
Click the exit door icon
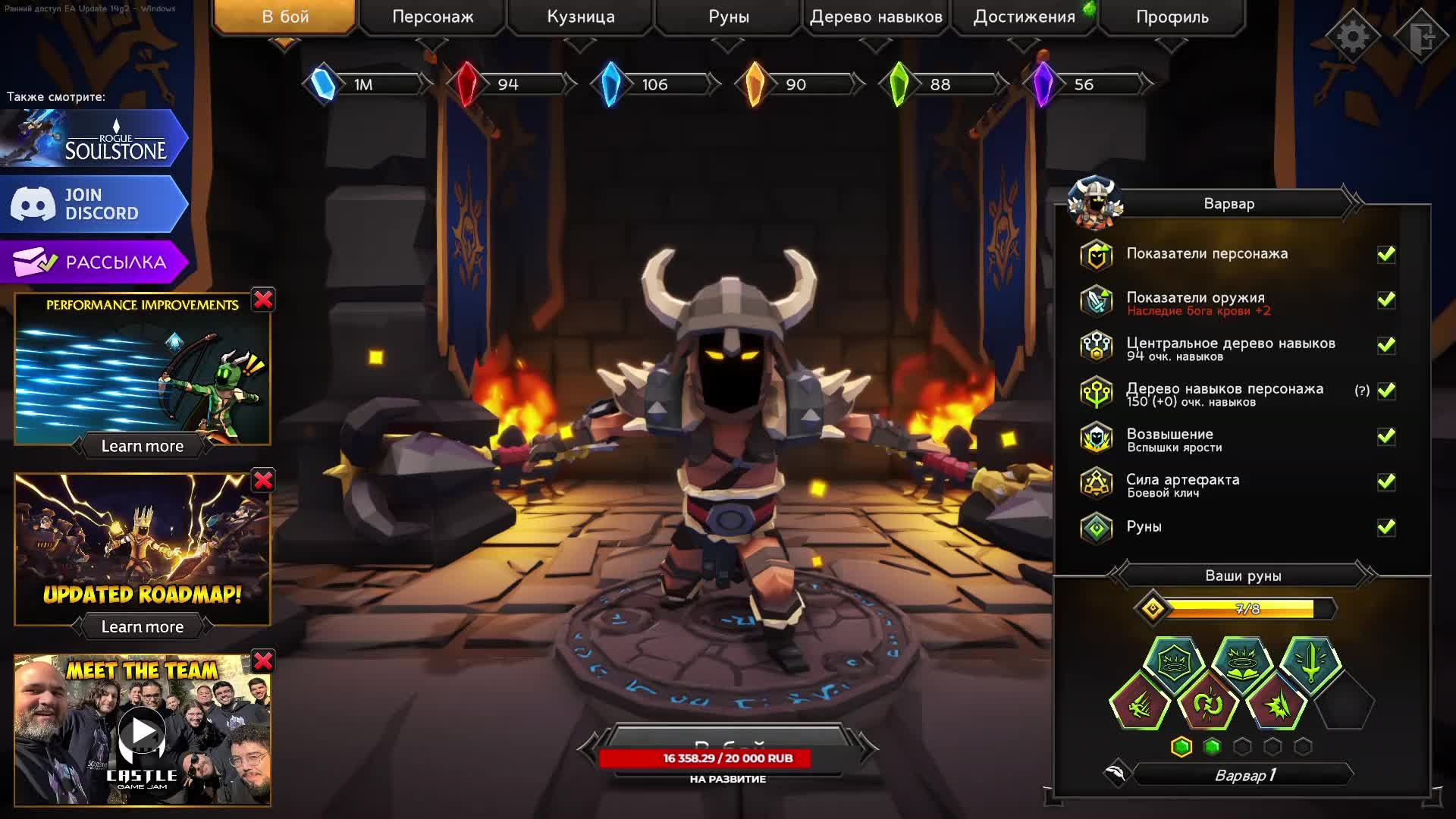[1422, 36]
